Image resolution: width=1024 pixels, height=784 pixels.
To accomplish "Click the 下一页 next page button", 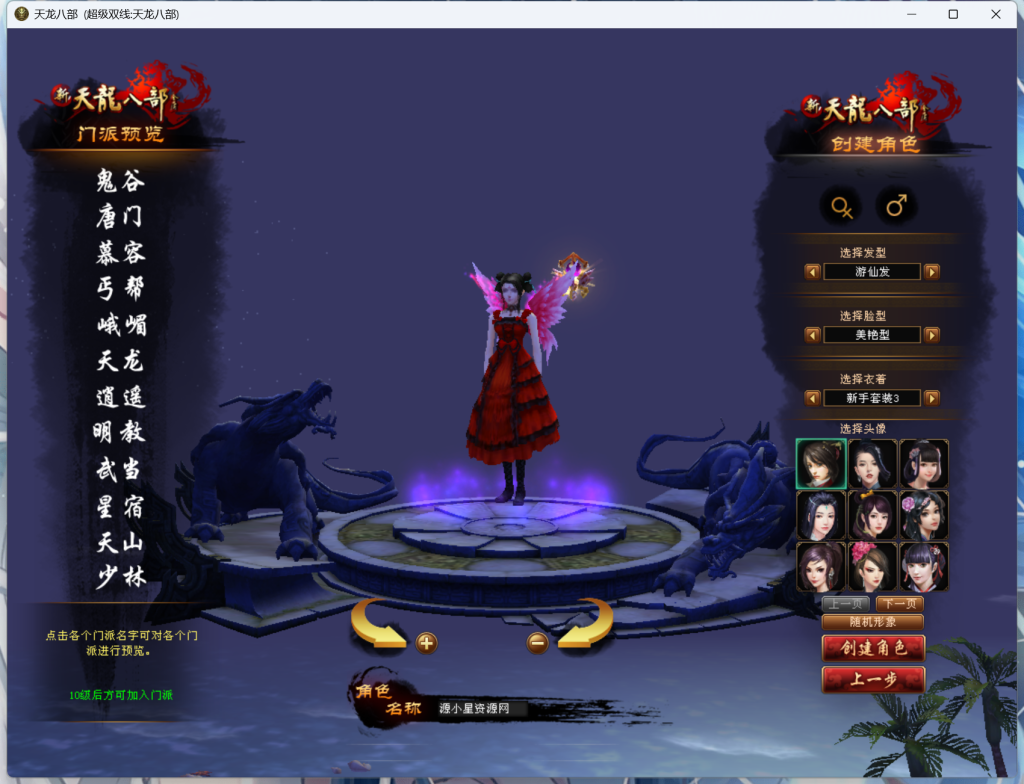I will (x=899, y=603).
